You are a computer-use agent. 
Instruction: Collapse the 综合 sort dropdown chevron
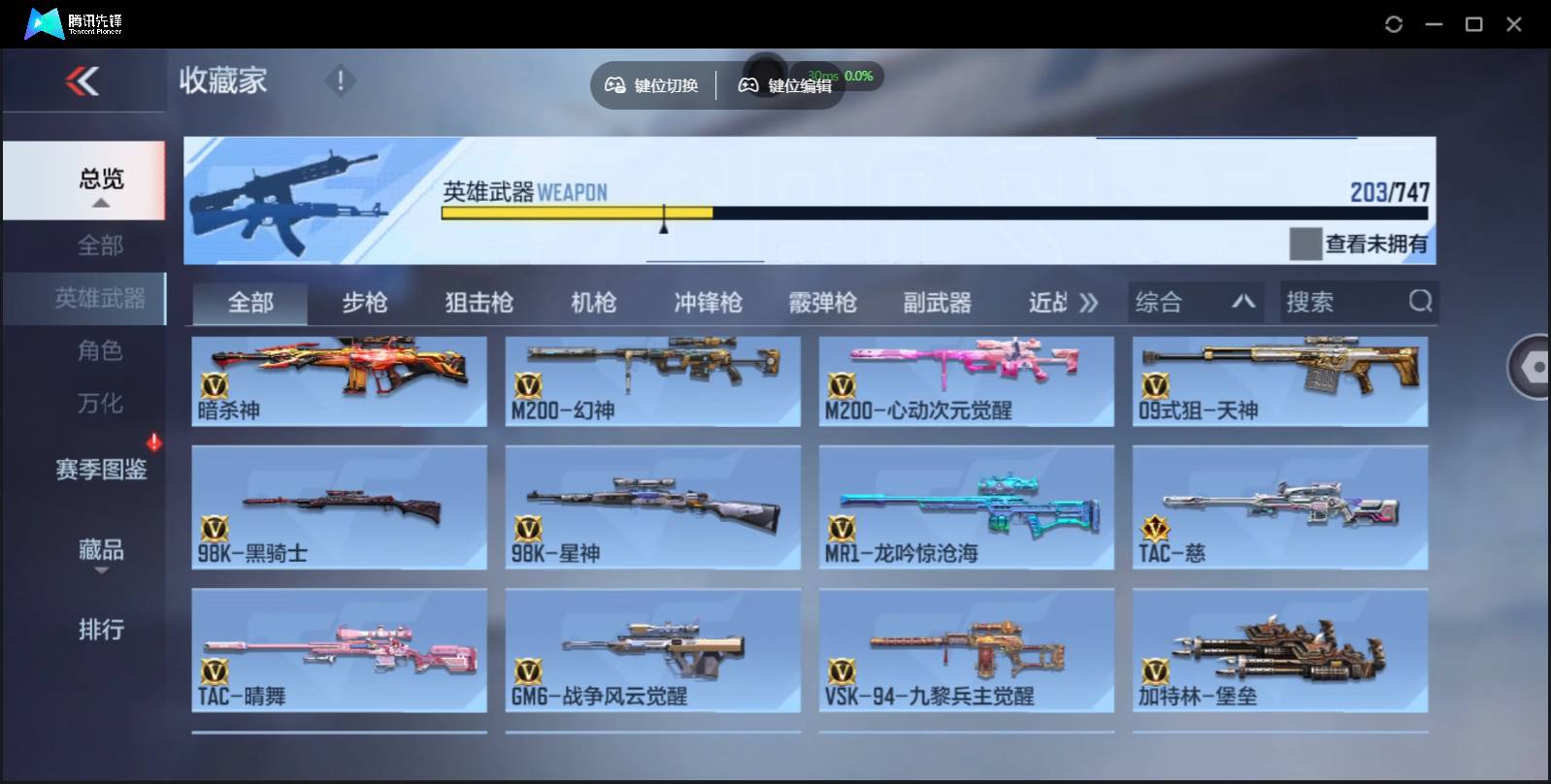pyautogui.click(x=1244, y=302)
